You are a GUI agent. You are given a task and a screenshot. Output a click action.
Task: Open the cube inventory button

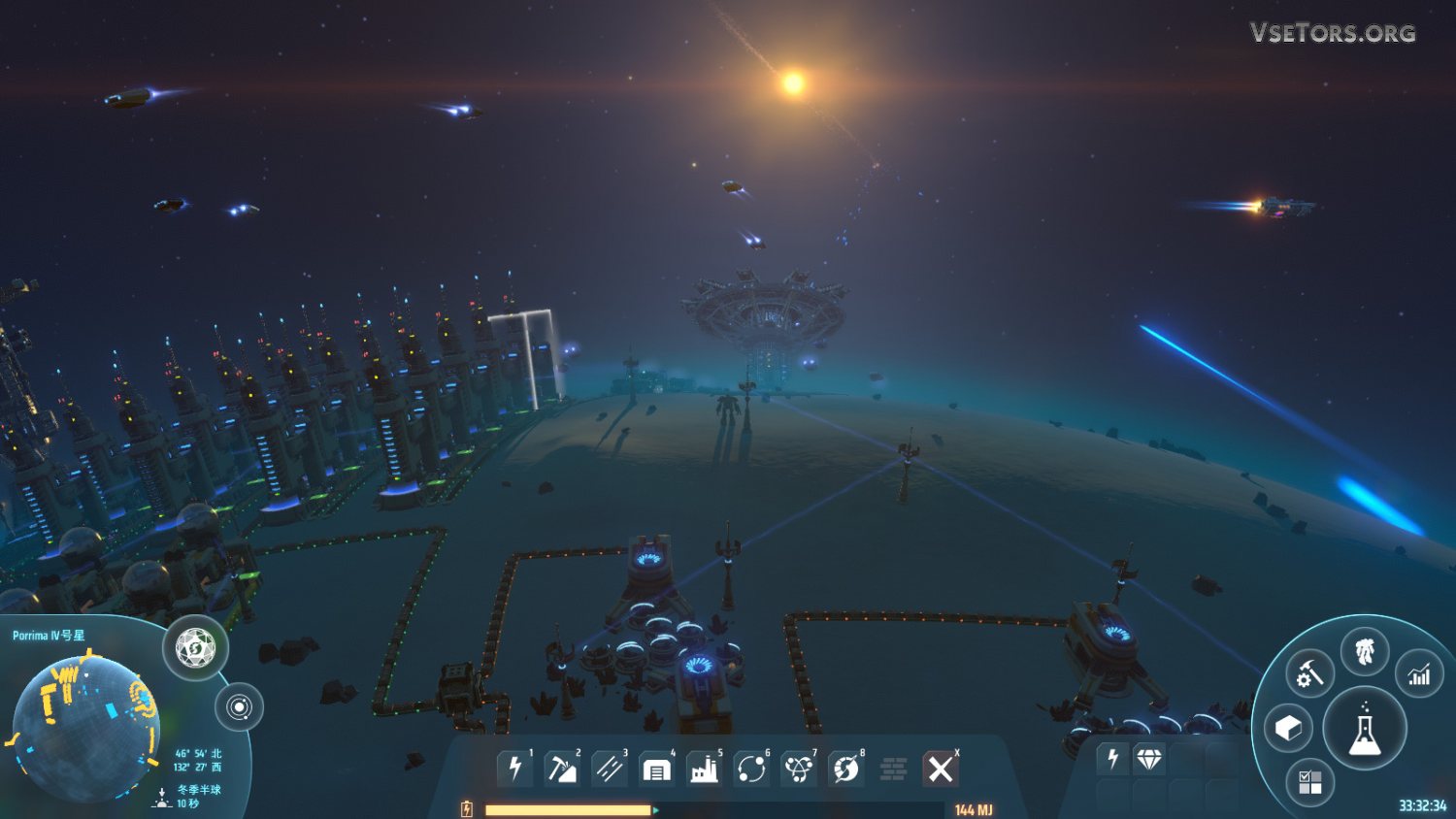click(1288, 728)
